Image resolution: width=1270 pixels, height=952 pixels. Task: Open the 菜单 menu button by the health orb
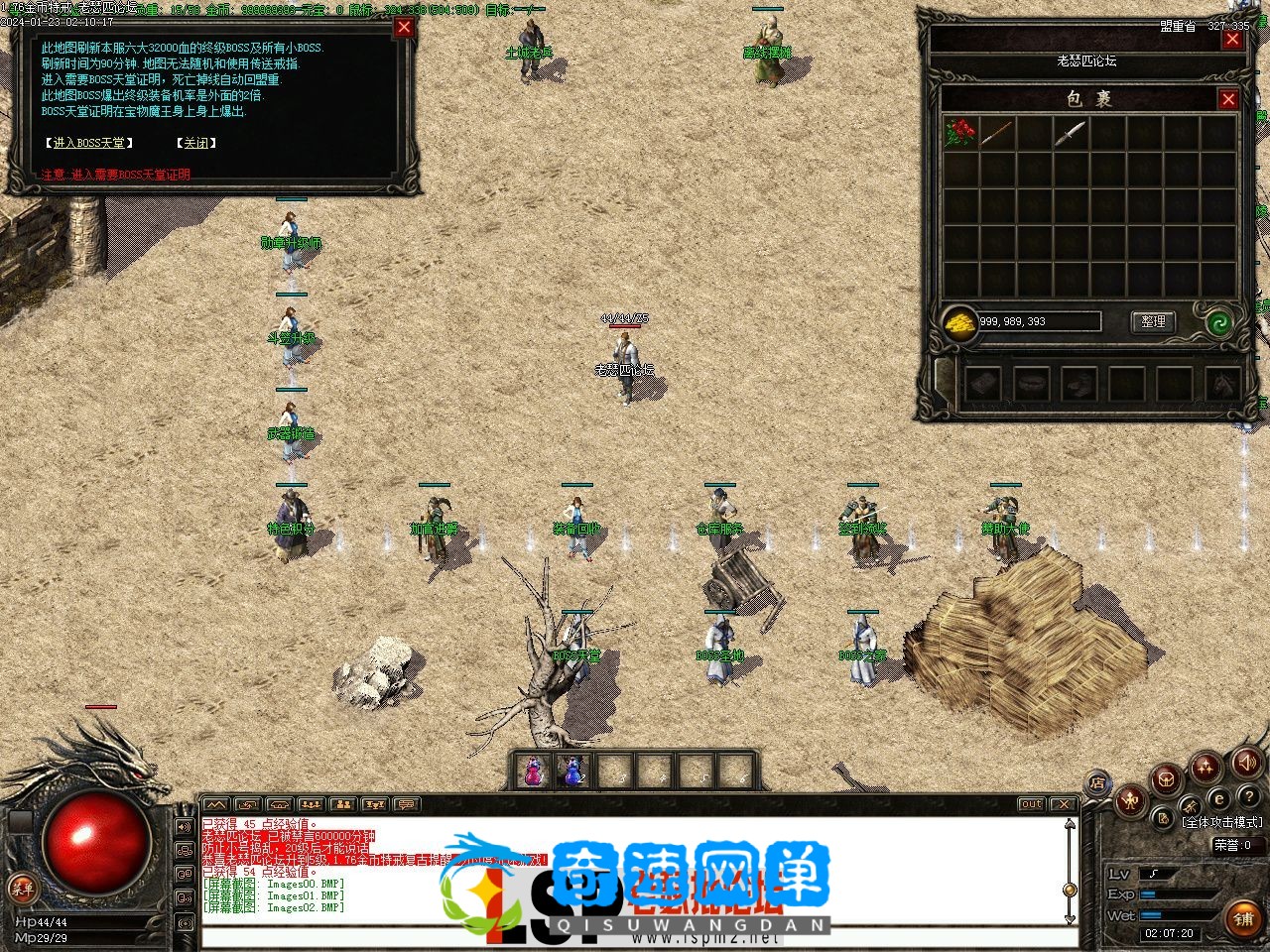(21, 888)
